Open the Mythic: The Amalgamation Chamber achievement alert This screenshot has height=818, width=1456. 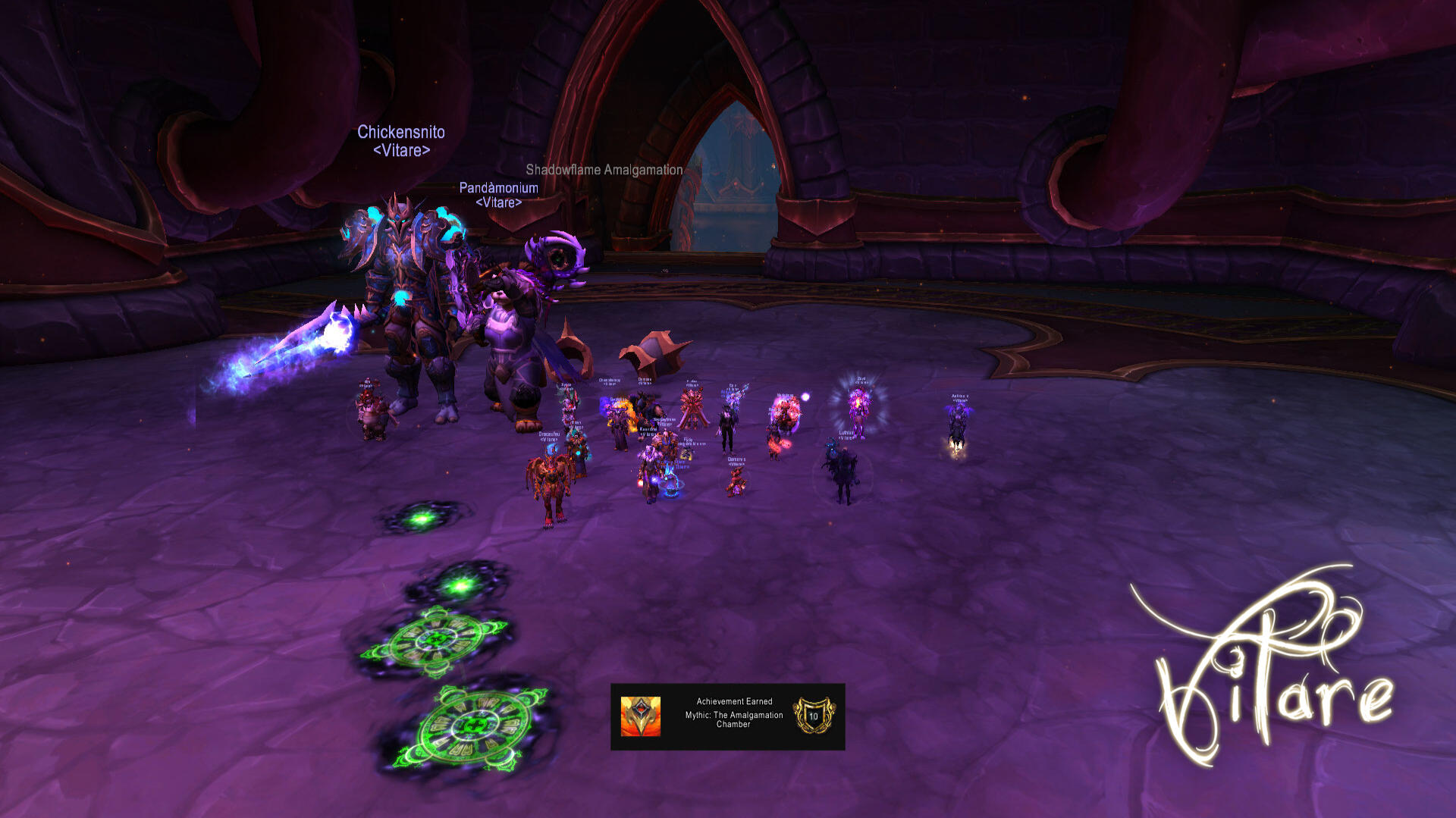(x=728, y=716)
